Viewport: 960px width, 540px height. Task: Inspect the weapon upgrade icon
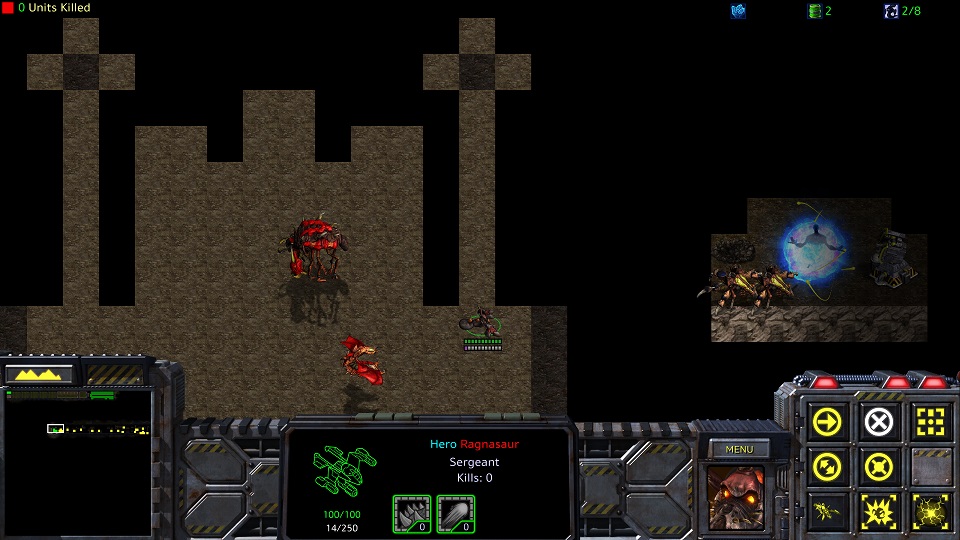click(x=456, y=514)
